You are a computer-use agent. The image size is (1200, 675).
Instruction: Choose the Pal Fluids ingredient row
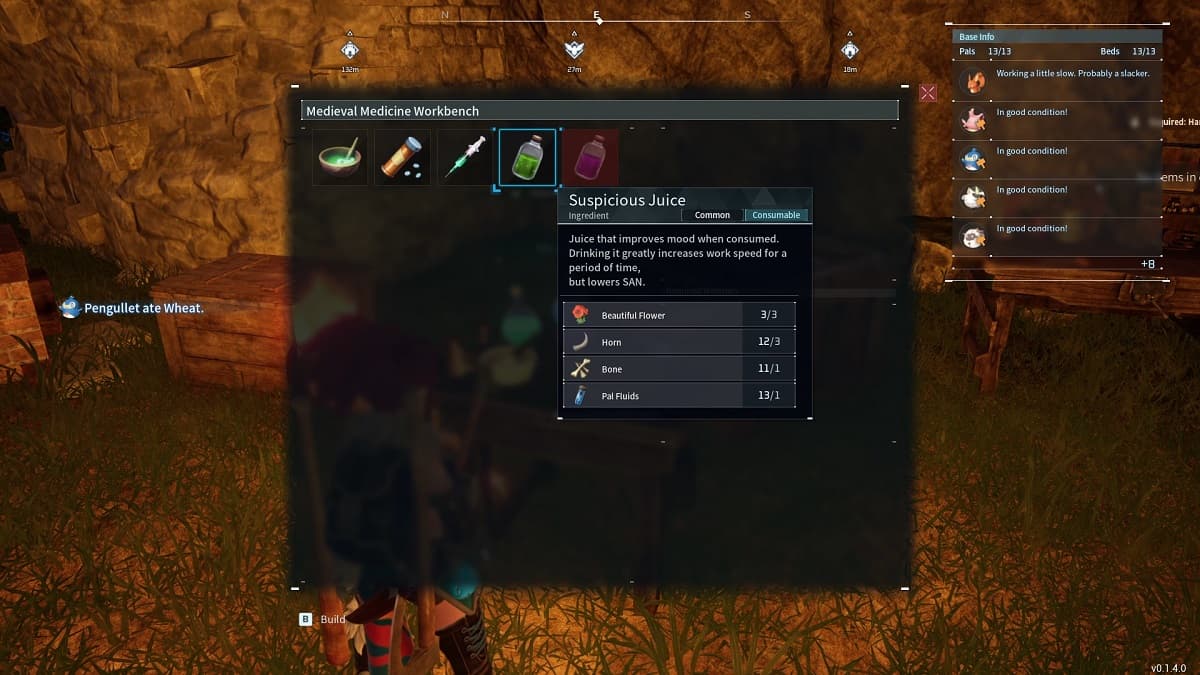point(680,396)
